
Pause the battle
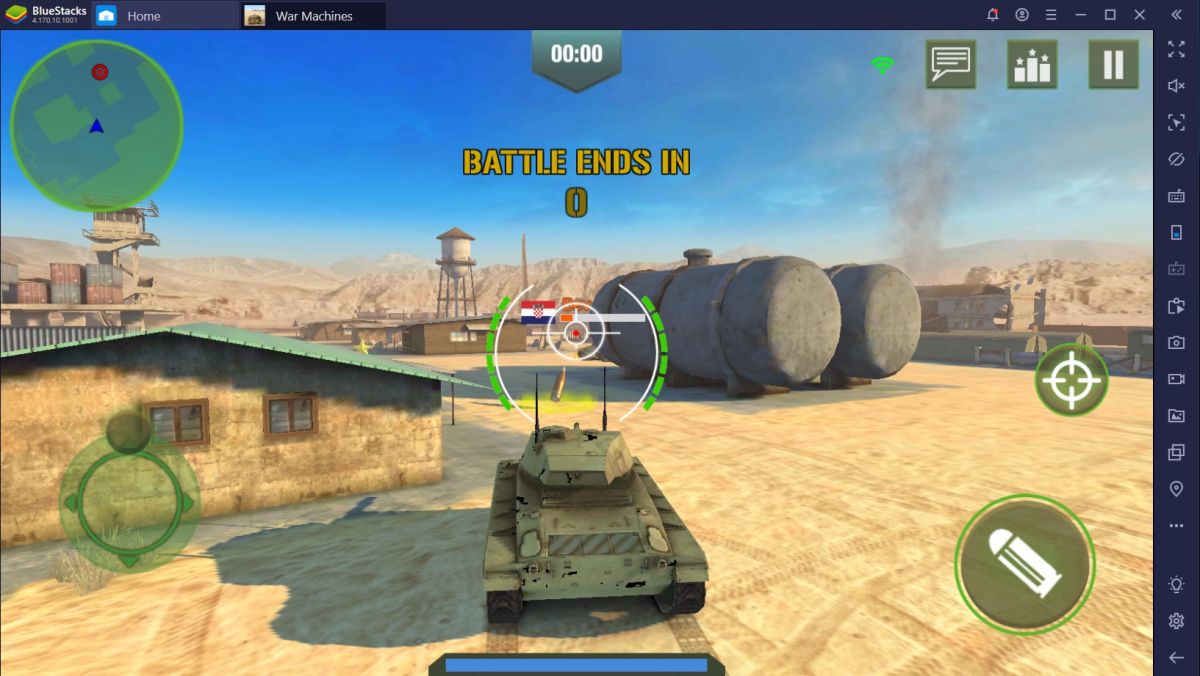click(x=1113, y=65)
